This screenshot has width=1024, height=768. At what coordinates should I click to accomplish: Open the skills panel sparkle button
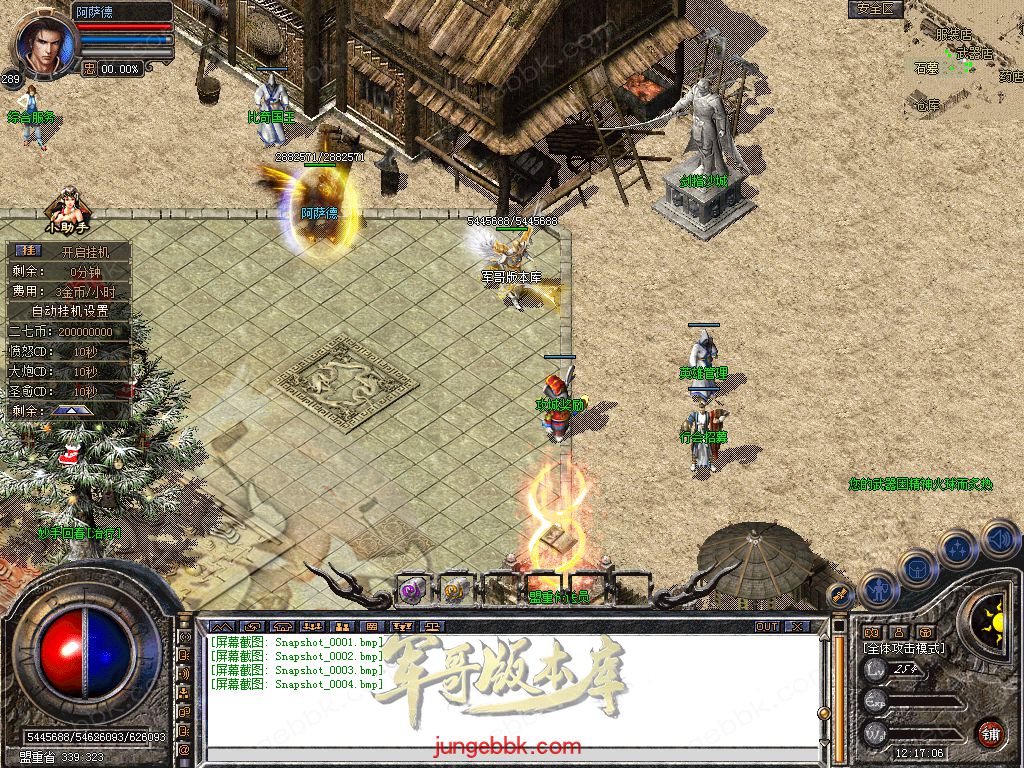click(957, 549)
